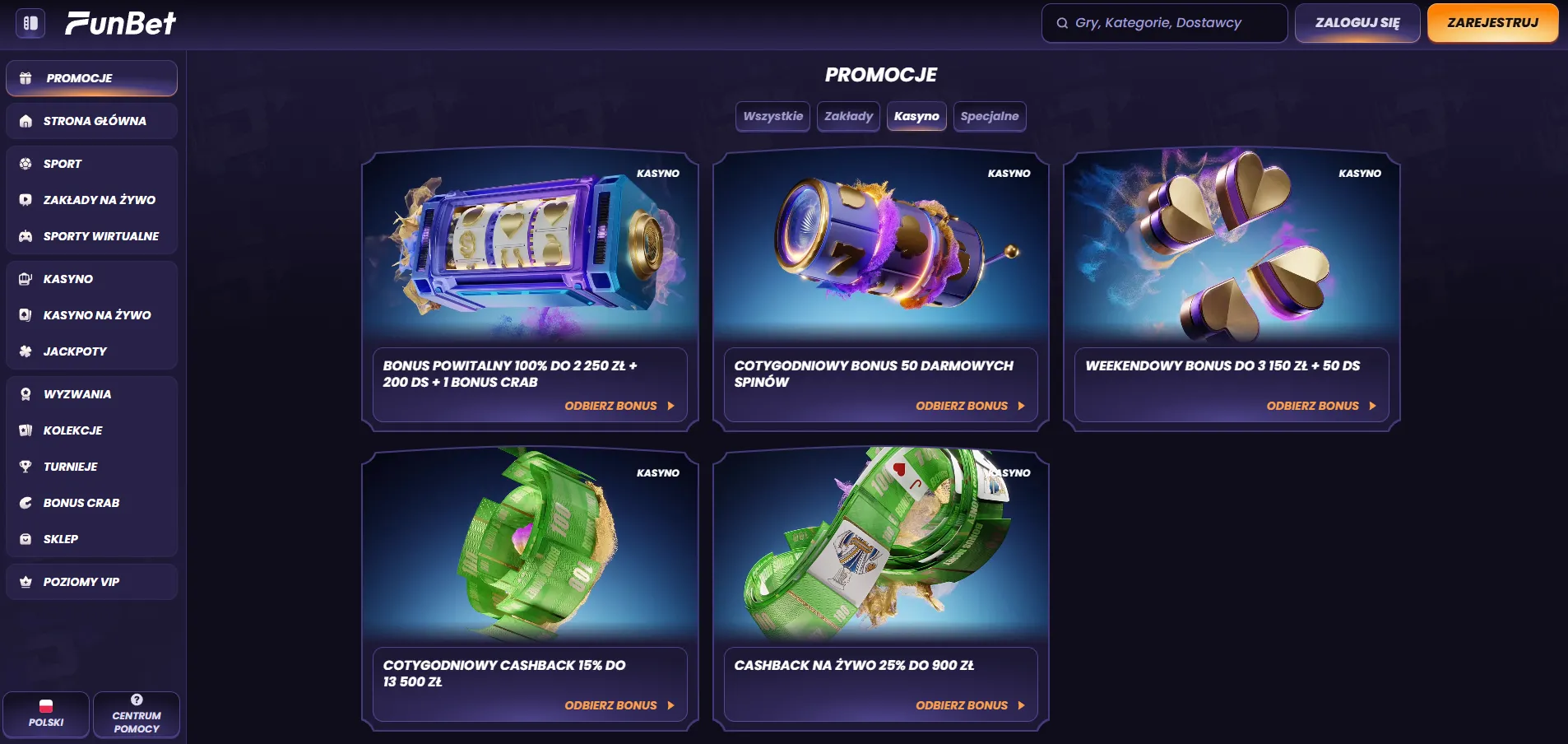The height and width of the screenshot is (744, 1568).
Task: Open the Polski language selector
Action: pyautogui.click(x=47, y=714)
